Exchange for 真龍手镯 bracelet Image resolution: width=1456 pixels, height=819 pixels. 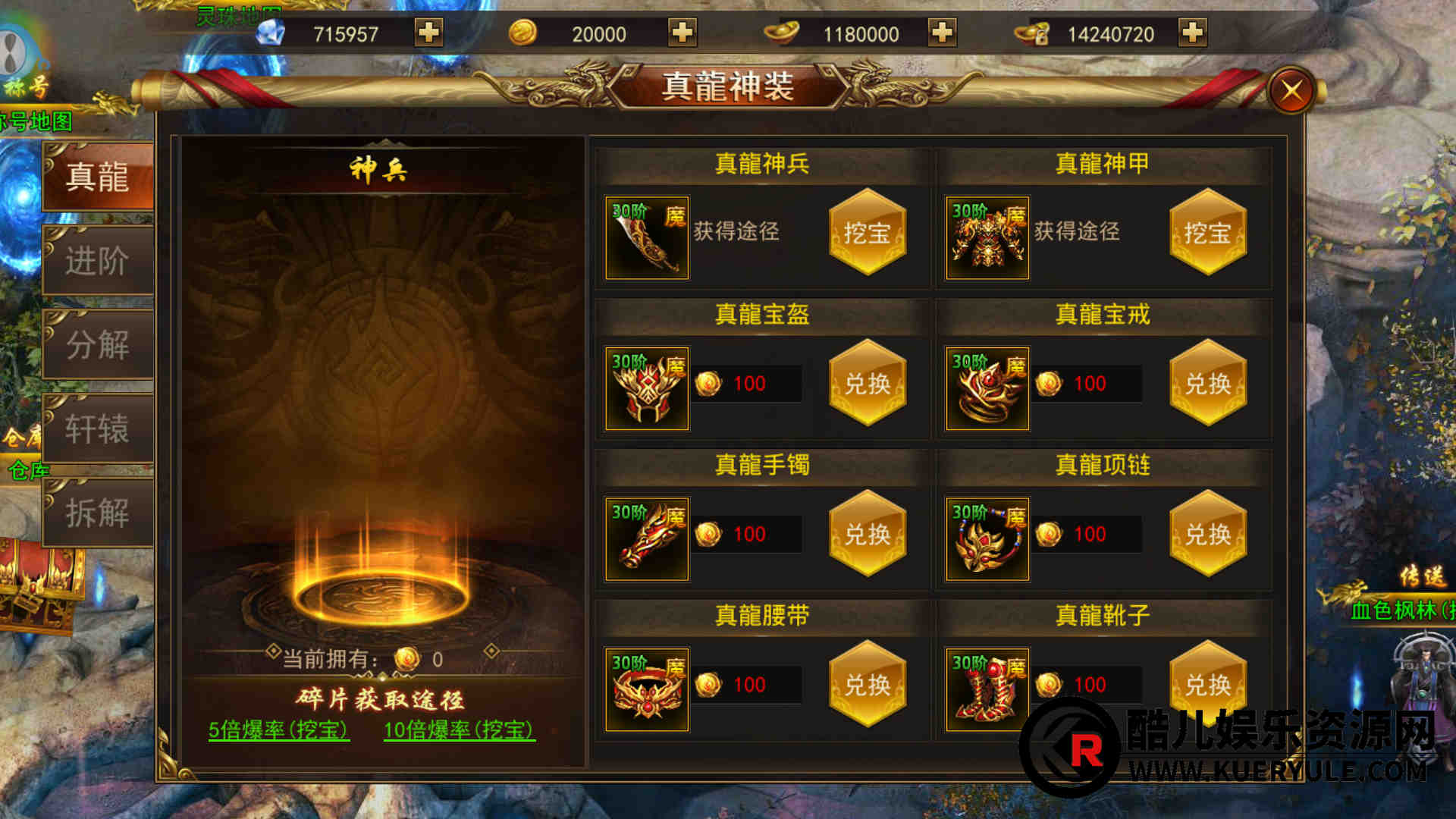coord(868,535)
